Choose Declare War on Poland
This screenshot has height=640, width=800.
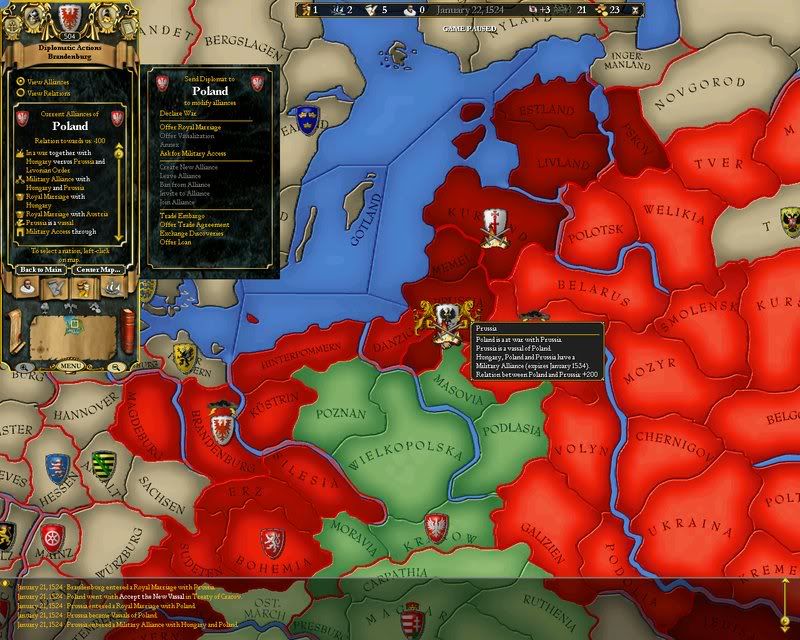(180, 113)
